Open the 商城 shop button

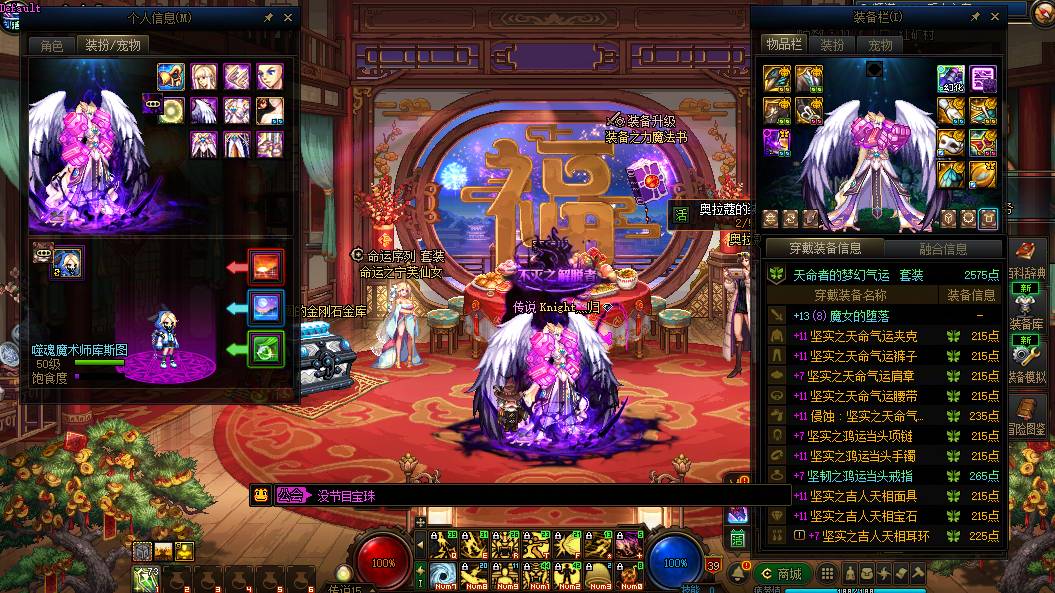pos(782,573)
